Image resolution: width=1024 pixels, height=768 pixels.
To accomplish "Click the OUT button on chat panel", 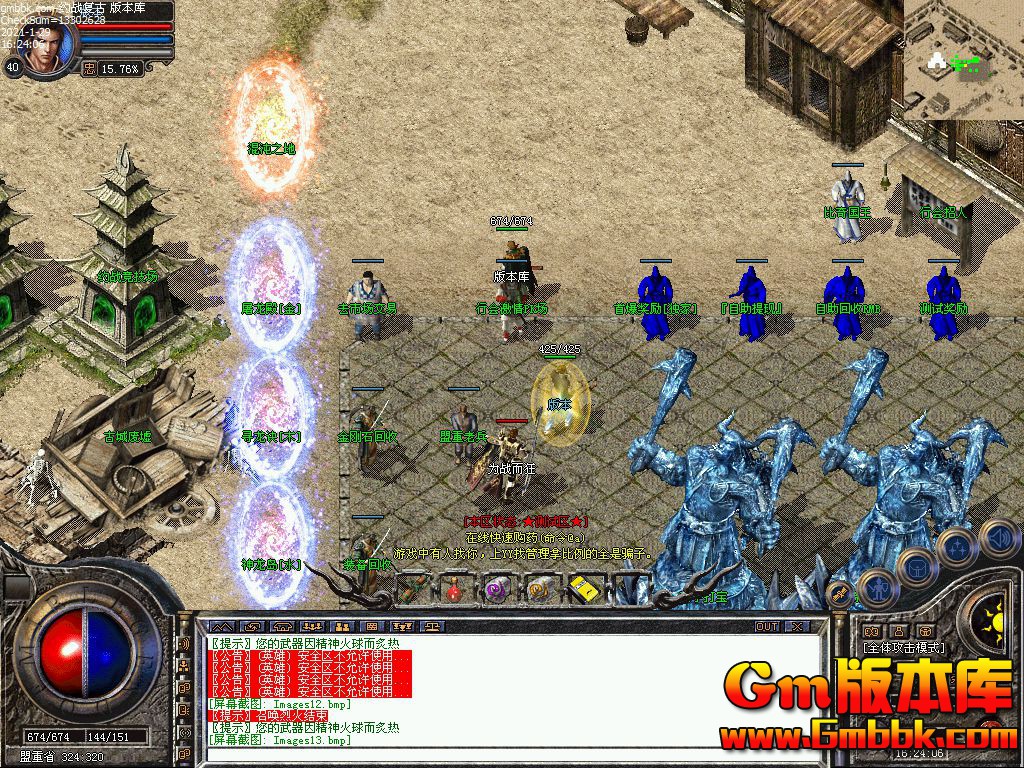I will point(766,626).
